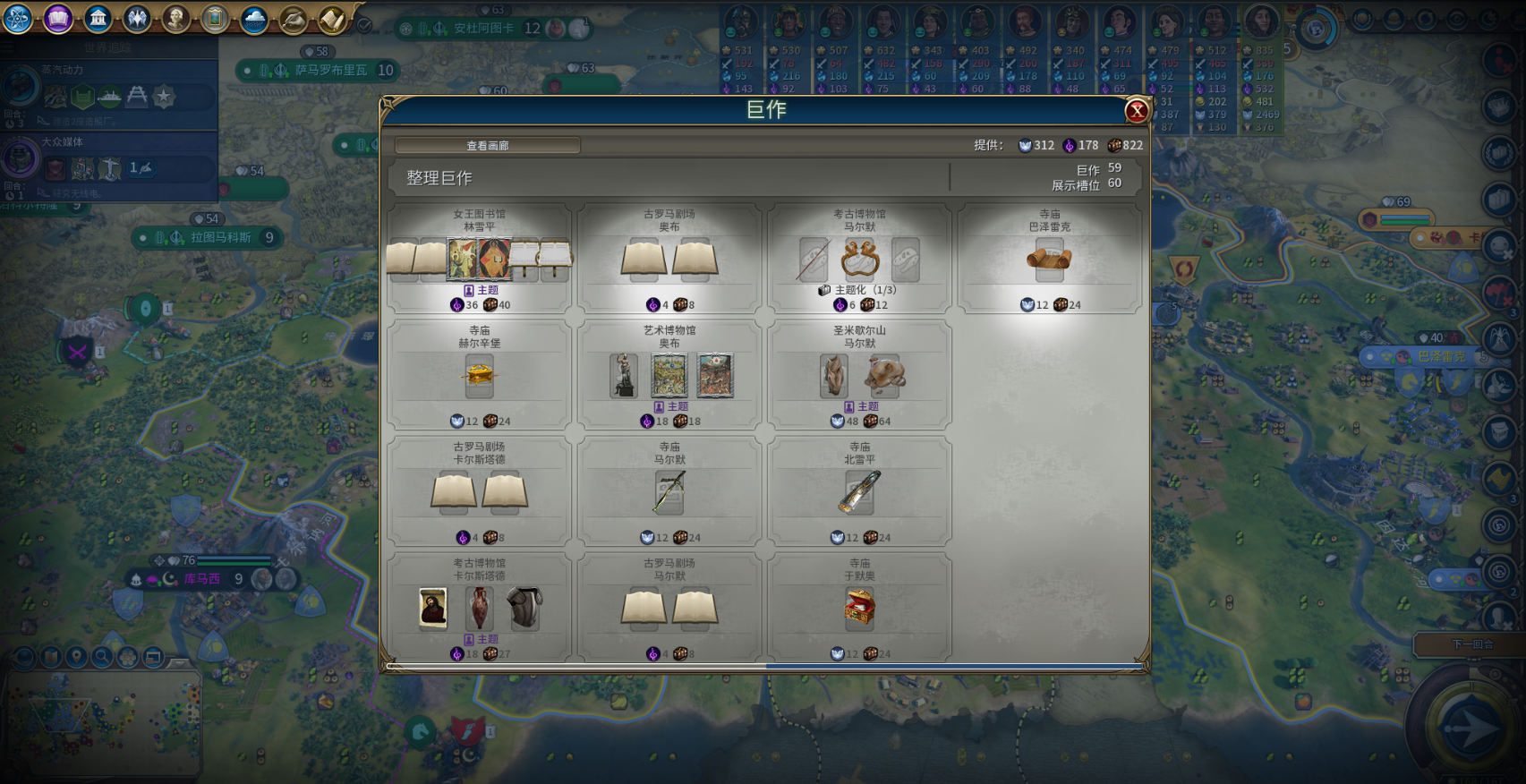Open the government screen icon
The image size is (1526, 784).
pyautogui.click(x=98, y=18)
